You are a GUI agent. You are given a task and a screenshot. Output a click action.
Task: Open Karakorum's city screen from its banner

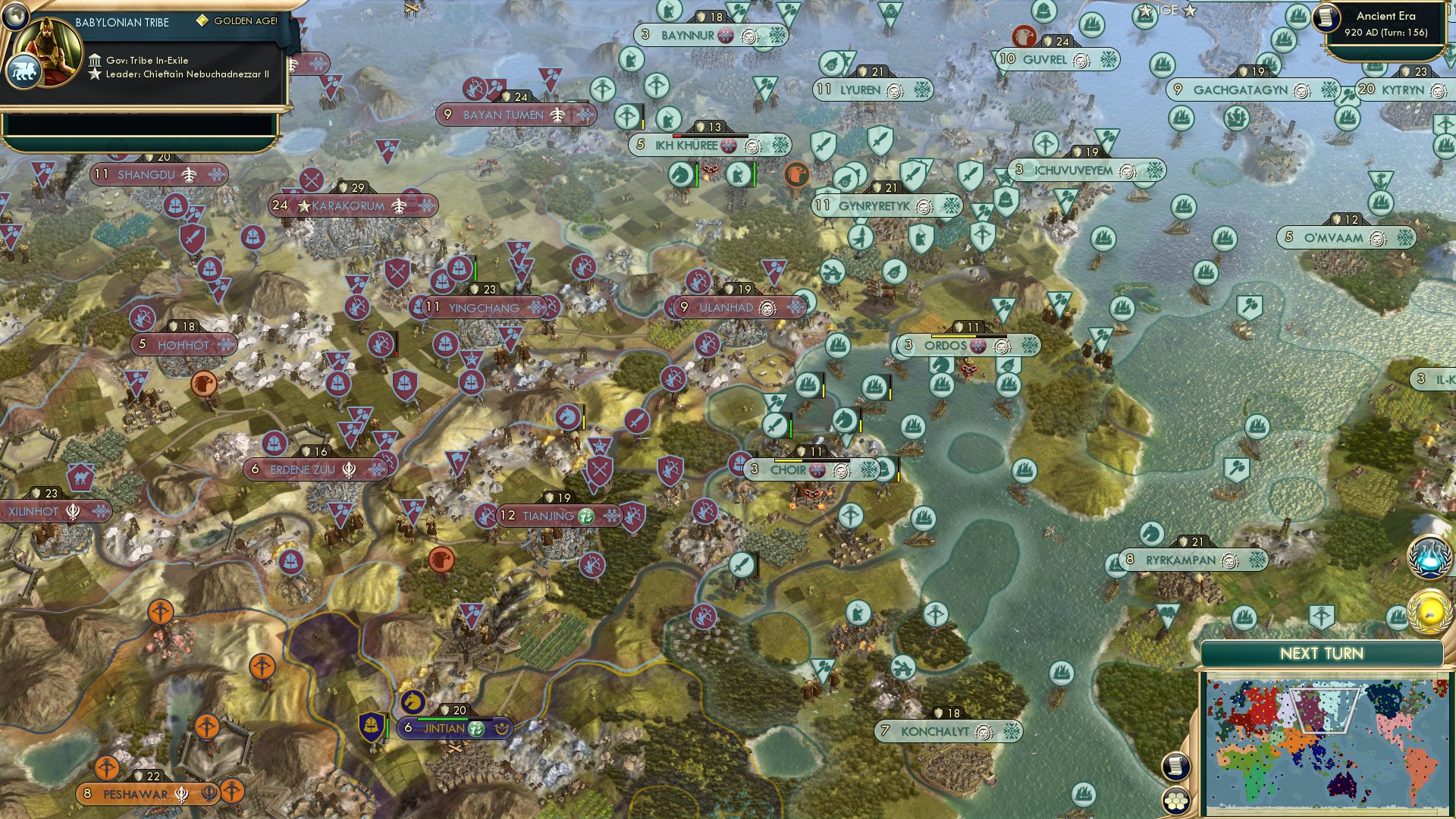[349, 205]
